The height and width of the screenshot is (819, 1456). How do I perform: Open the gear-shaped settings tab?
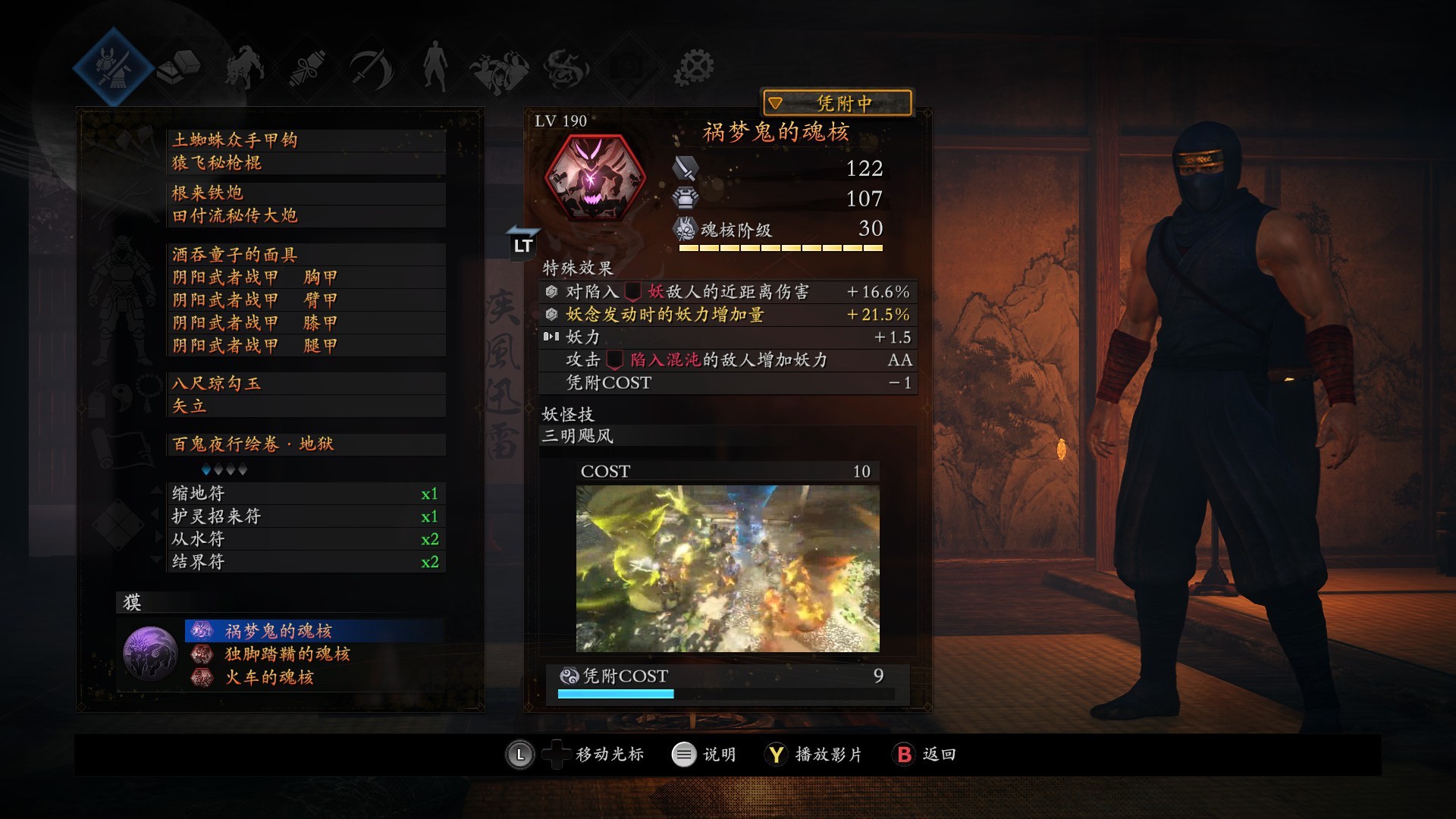pyautogui.click(x=693, y=67)
